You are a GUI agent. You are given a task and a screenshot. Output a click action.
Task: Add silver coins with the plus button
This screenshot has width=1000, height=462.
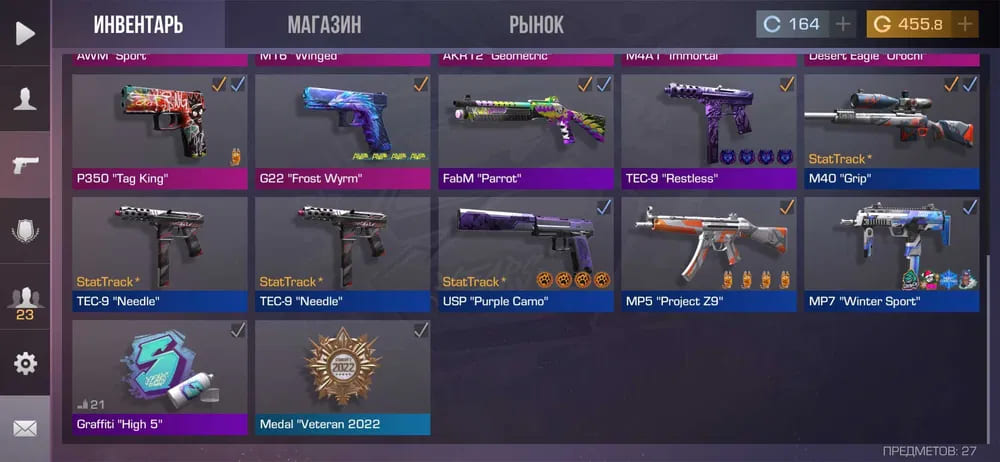[x=844, y=24]
